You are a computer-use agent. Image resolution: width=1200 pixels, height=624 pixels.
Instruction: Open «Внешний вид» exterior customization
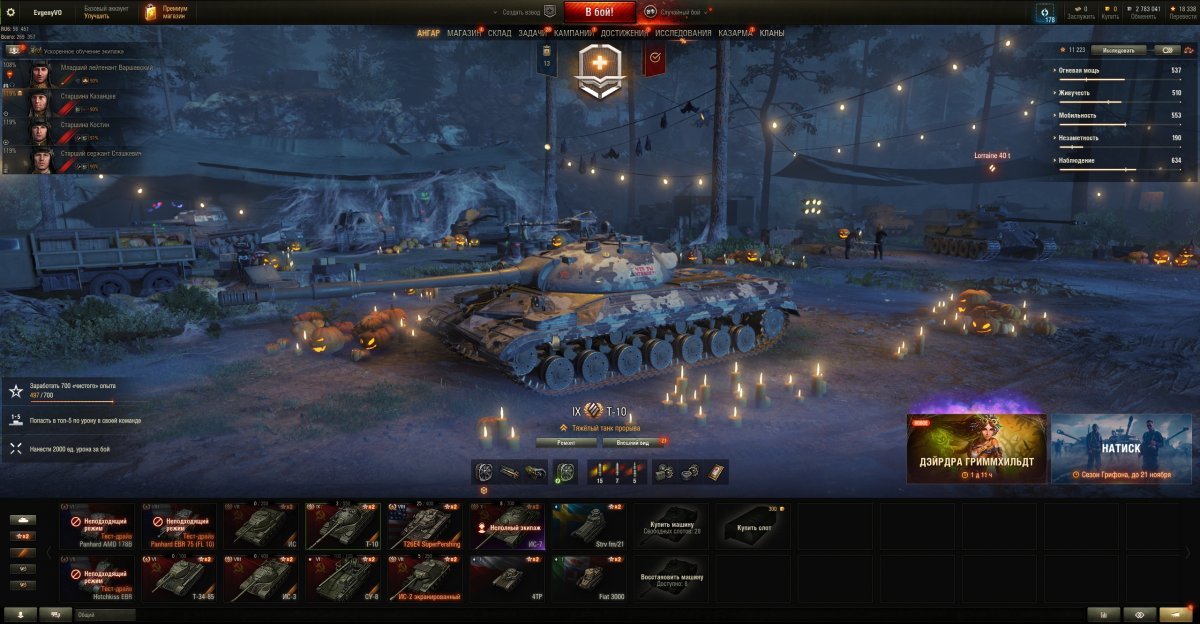tap(633, 441)
